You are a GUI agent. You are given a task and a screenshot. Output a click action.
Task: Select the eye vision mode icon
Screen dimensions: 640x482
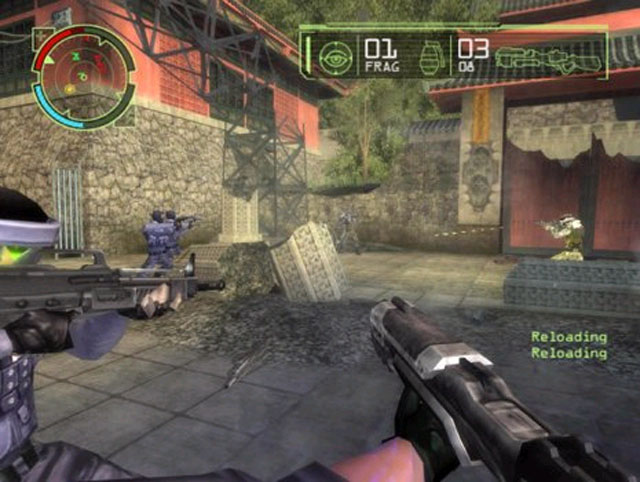[x=336, y=57]
